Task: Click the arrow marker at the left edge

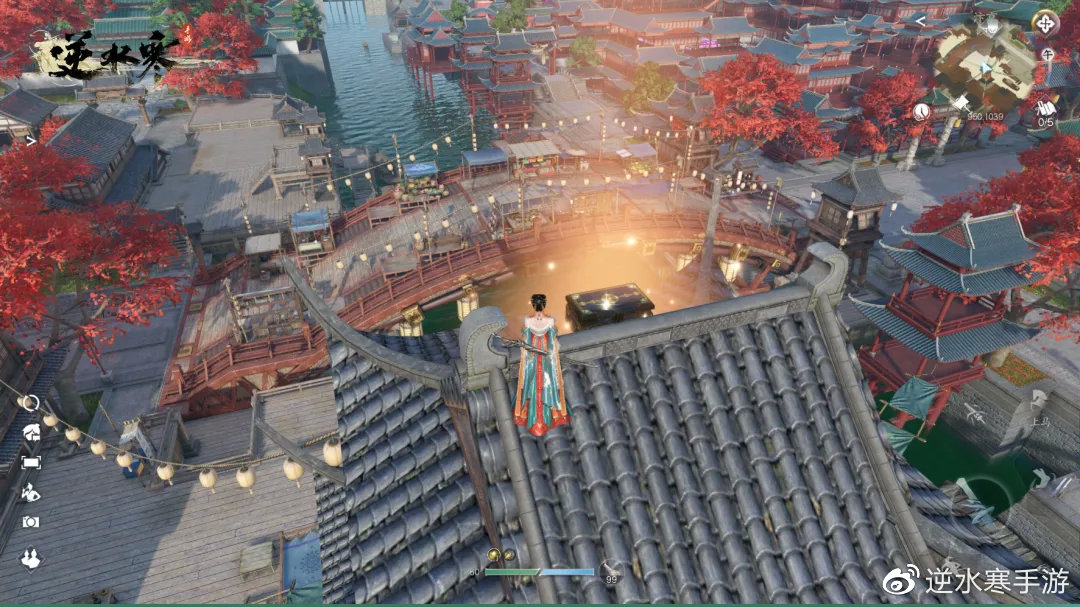Action: click(x=31, y=141)
